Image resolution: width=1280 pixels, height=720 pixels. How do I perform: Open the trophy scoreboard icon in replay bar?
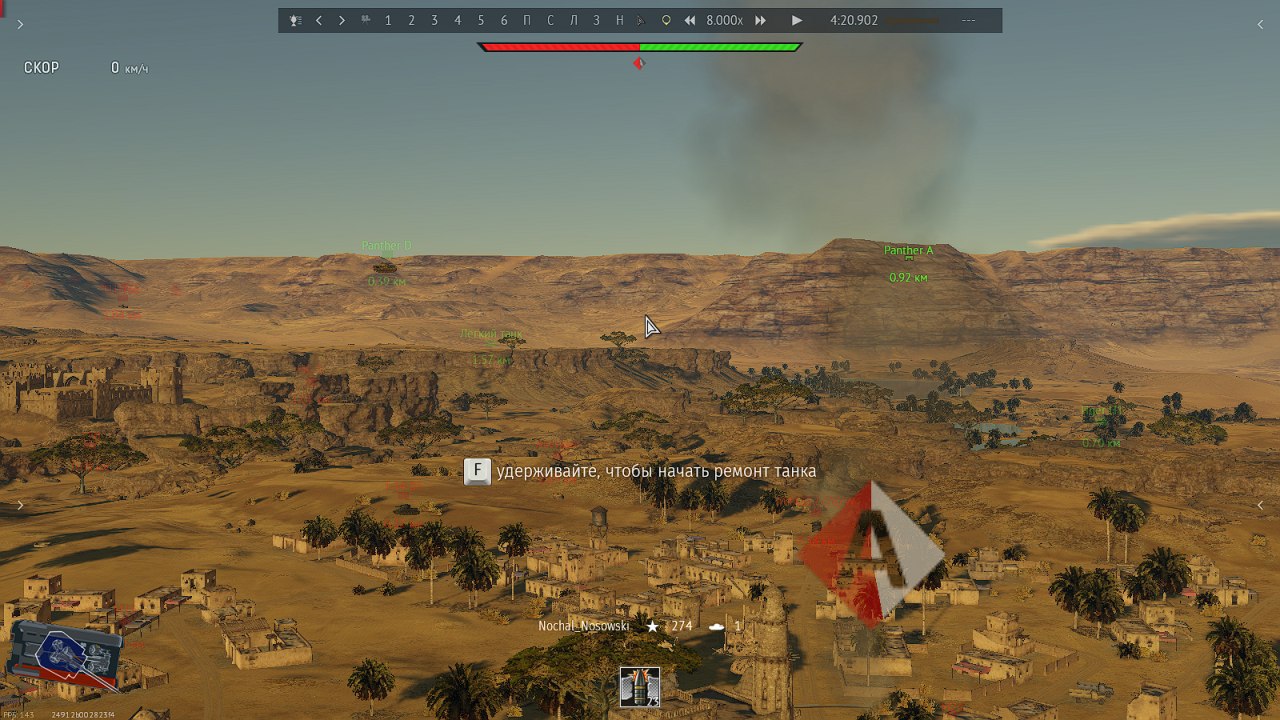click(x=295, y=20)
